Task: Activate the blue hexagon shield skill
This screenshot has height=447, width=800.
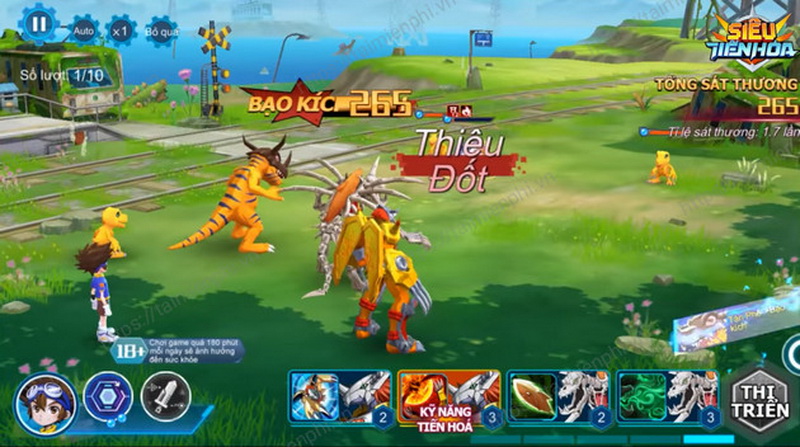Action: pos(107,398)
